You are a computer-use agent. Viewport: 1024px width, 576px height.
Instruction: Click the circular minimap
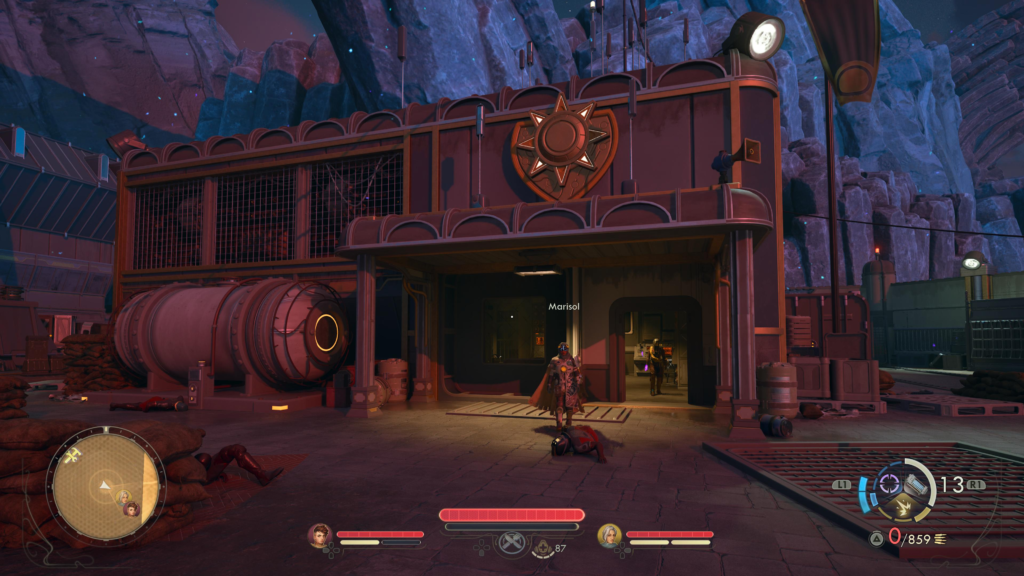[104, 486]
